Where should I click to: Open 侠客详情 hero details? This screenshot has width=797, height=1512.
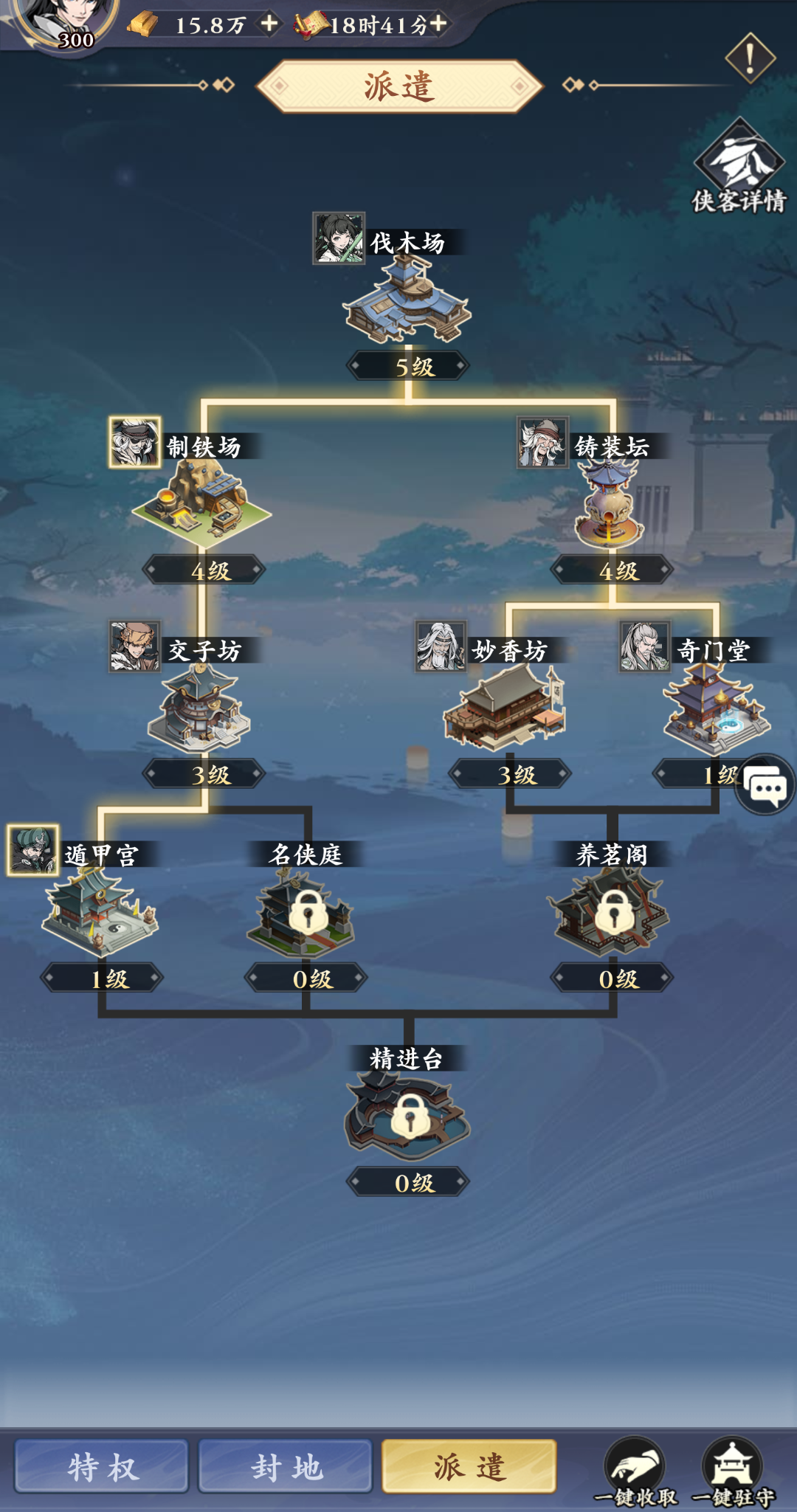click(x=739, y=168)
